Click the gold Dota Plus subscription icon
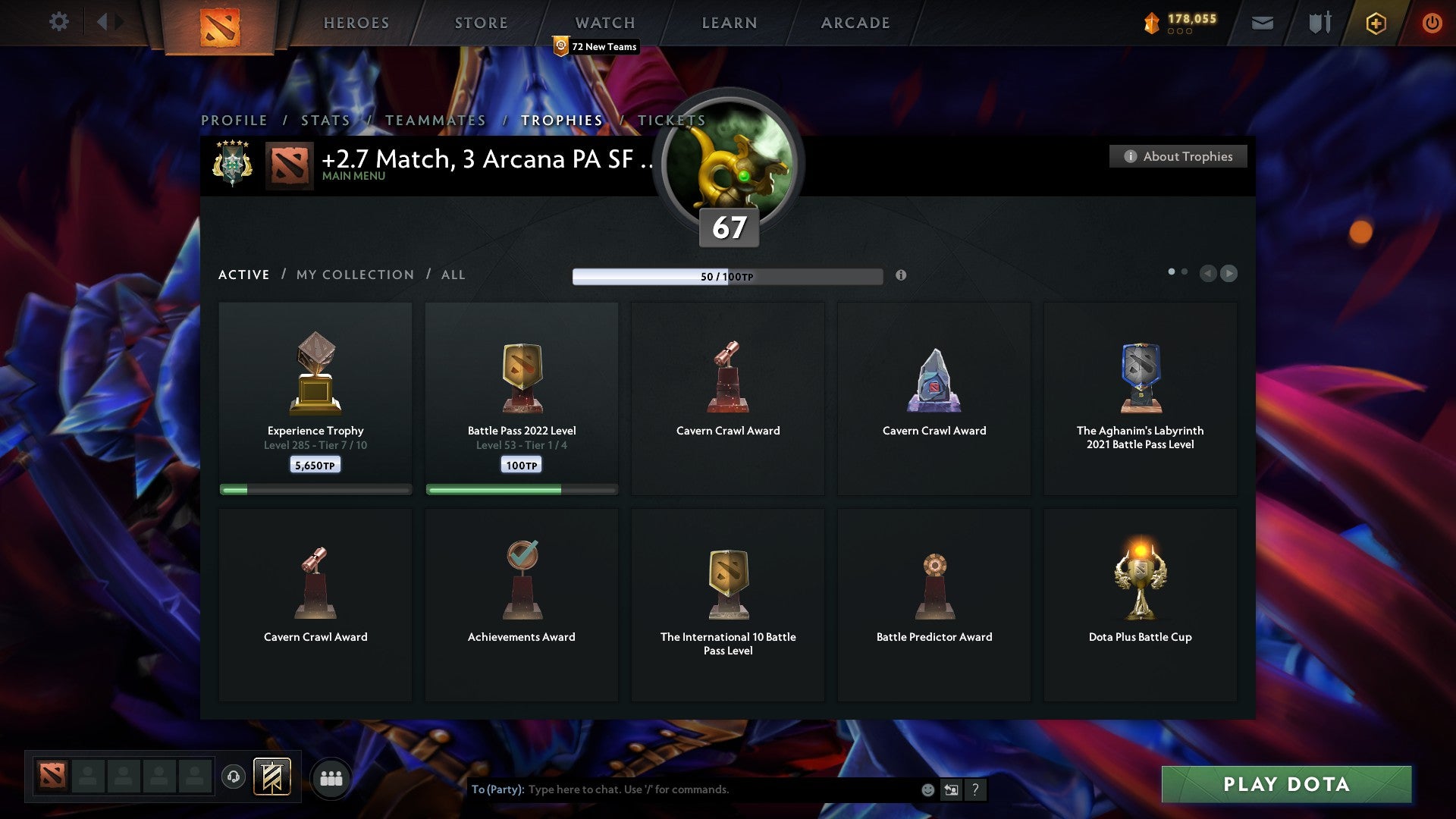Image resolution: width=1456 pixels, height=819 pixels. (1375, 23)
